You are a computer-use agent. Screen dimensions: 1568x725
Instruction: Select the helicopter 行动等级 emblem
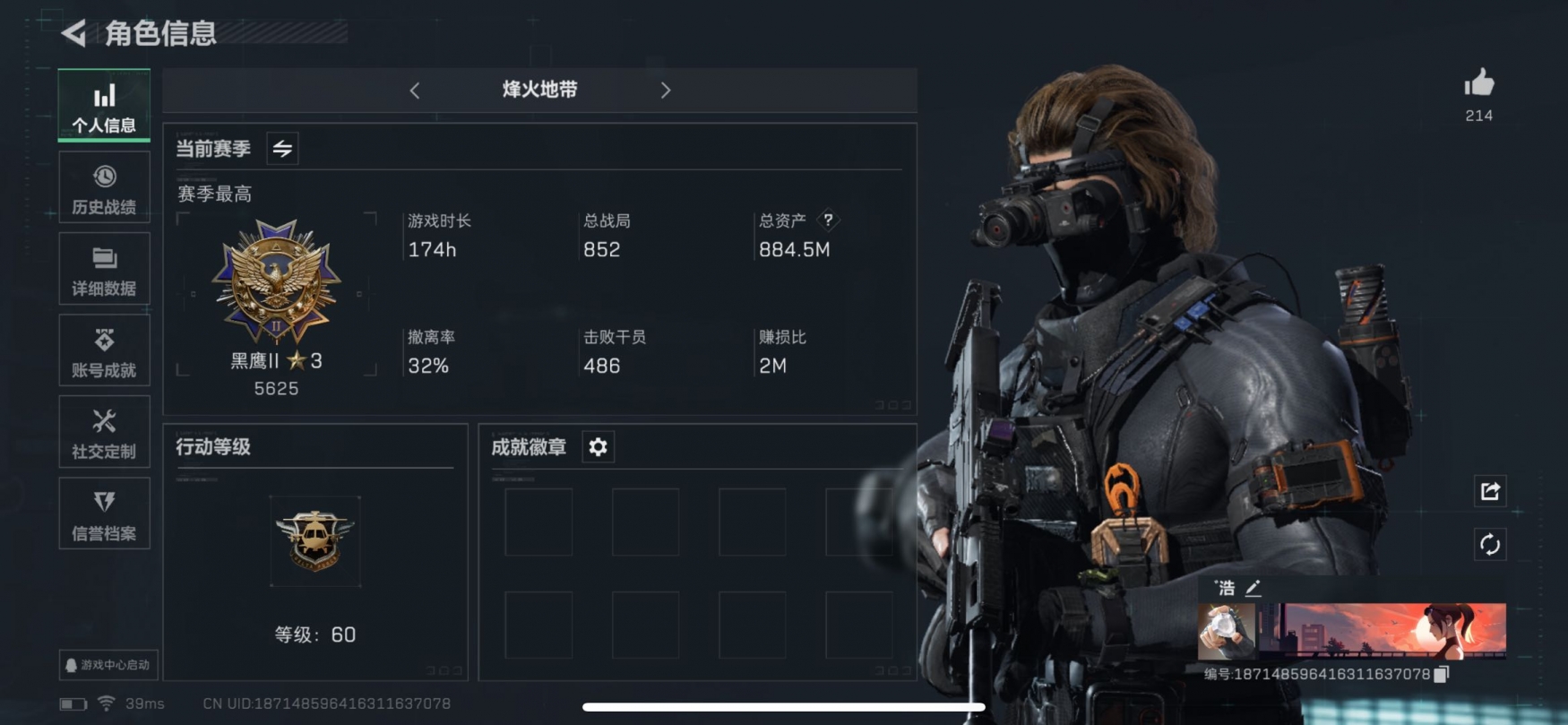(314, 540)
